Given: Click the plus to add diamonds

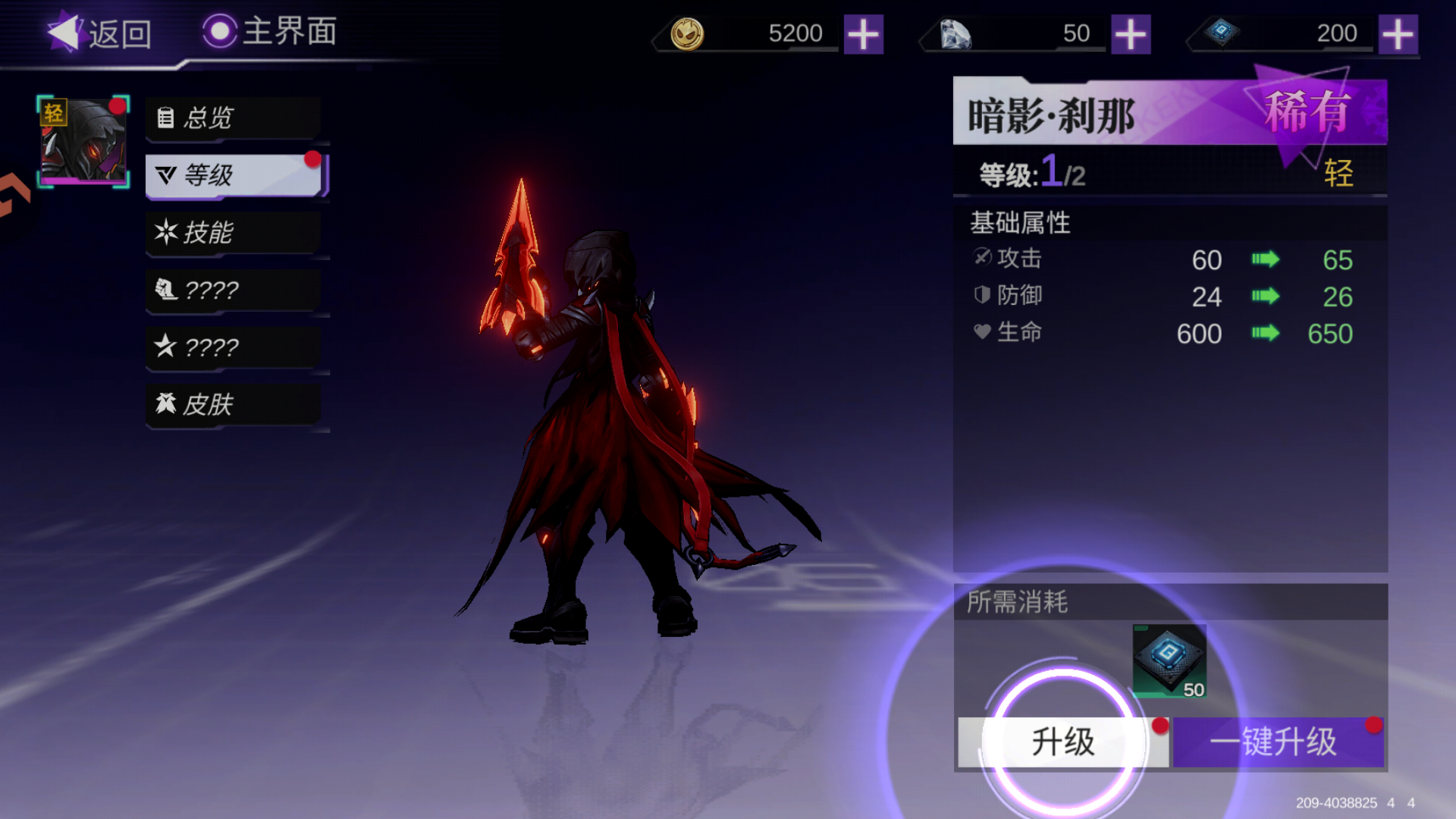Looking at the screenshot, I should (x=1129, y=33).
